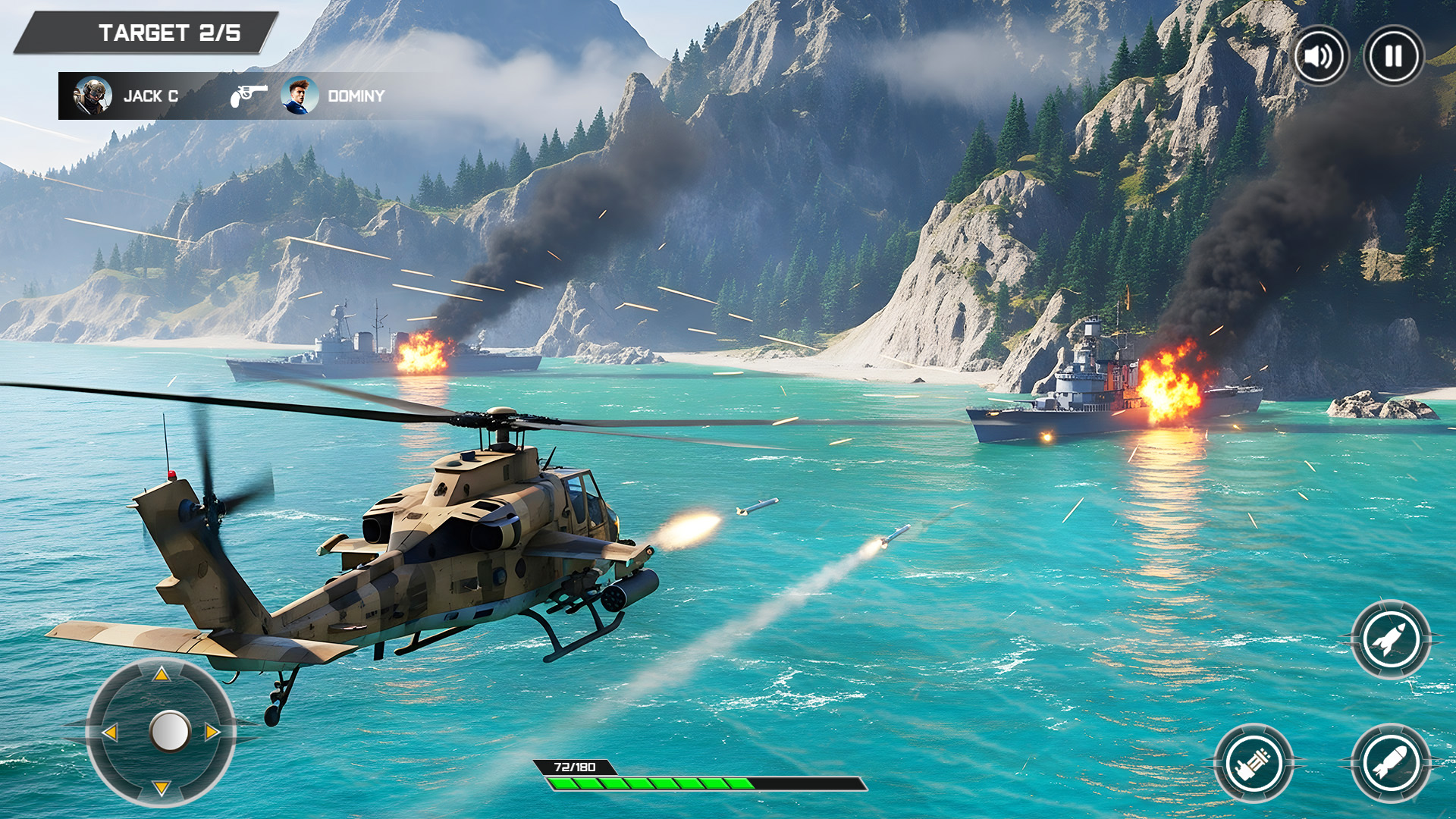This screenshot has height=819, width=1456.
Task: Click the Dominy name label
Action: 356,96
